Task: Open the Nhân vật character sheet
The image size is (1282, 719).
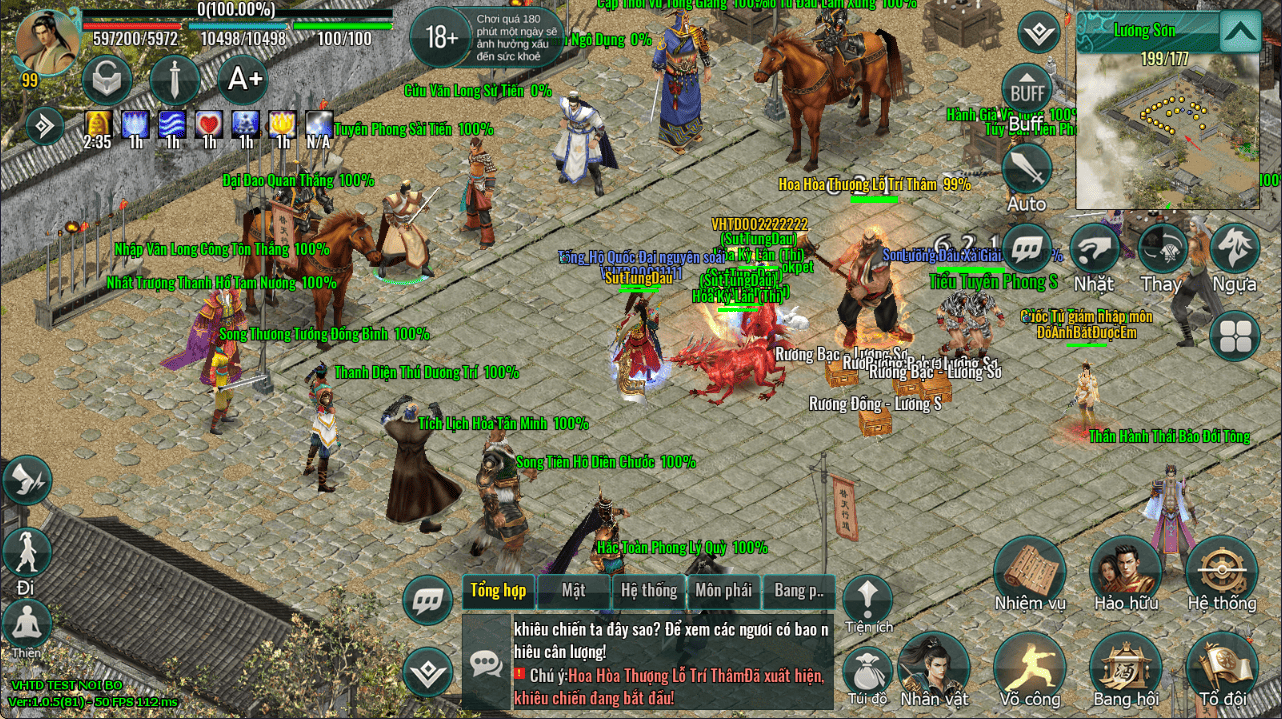Action: 933,666
